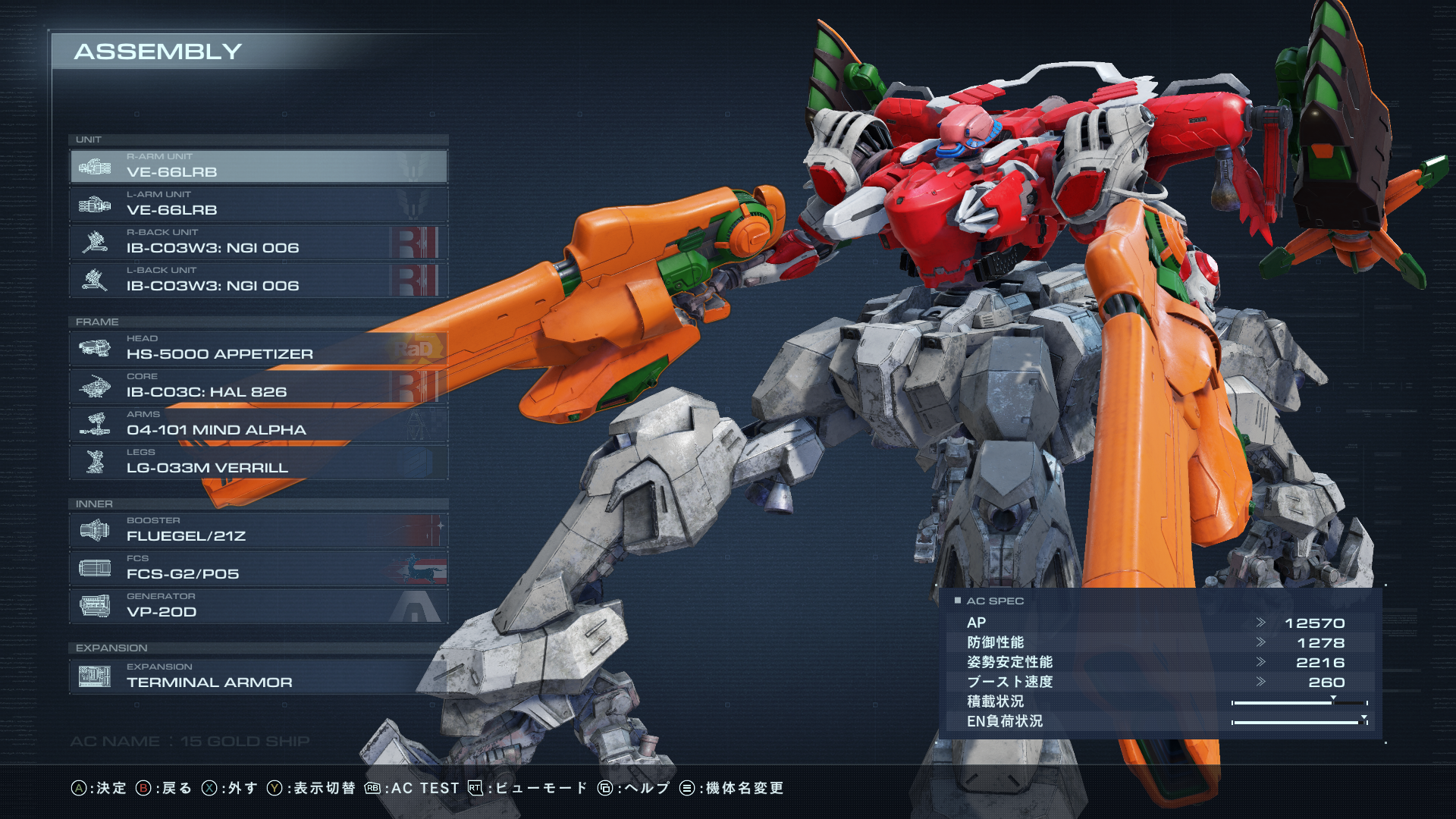Open the IB-C03C: HAL 826 core slot
1456x819 pixels.
[258, 386]
